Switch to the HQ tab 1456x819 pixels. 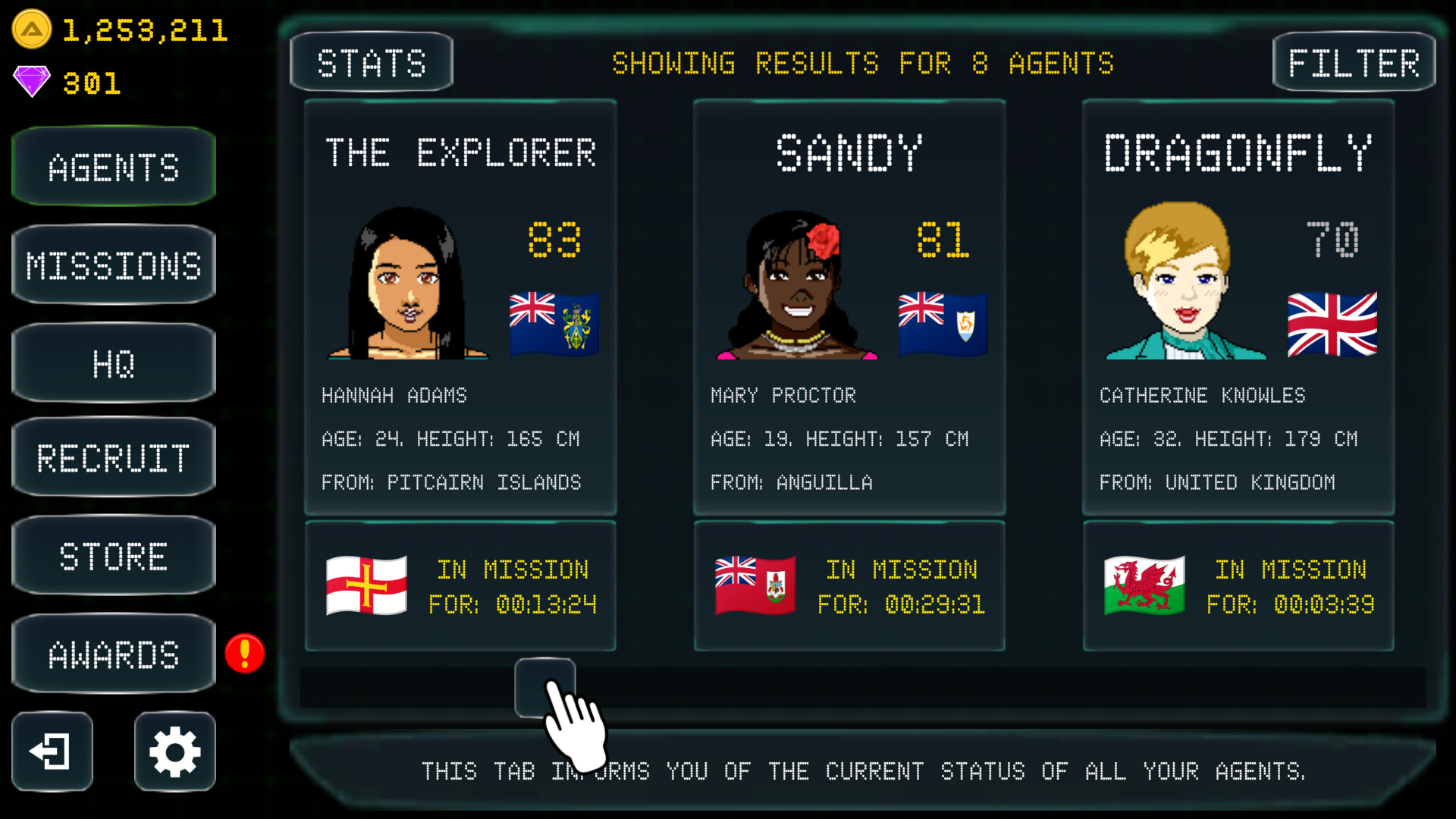114,362
